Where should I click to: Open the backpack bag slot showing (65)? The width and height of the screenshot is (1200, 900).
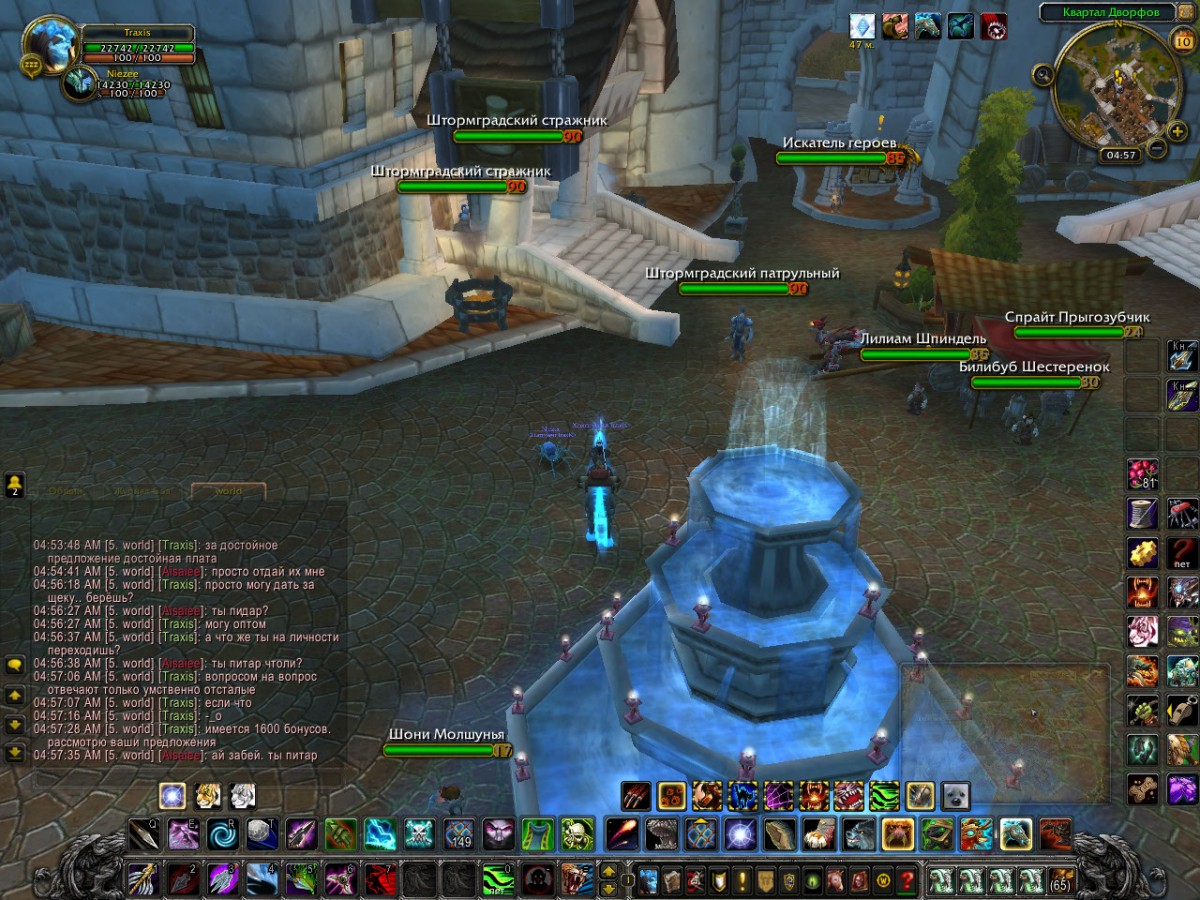1061,881
